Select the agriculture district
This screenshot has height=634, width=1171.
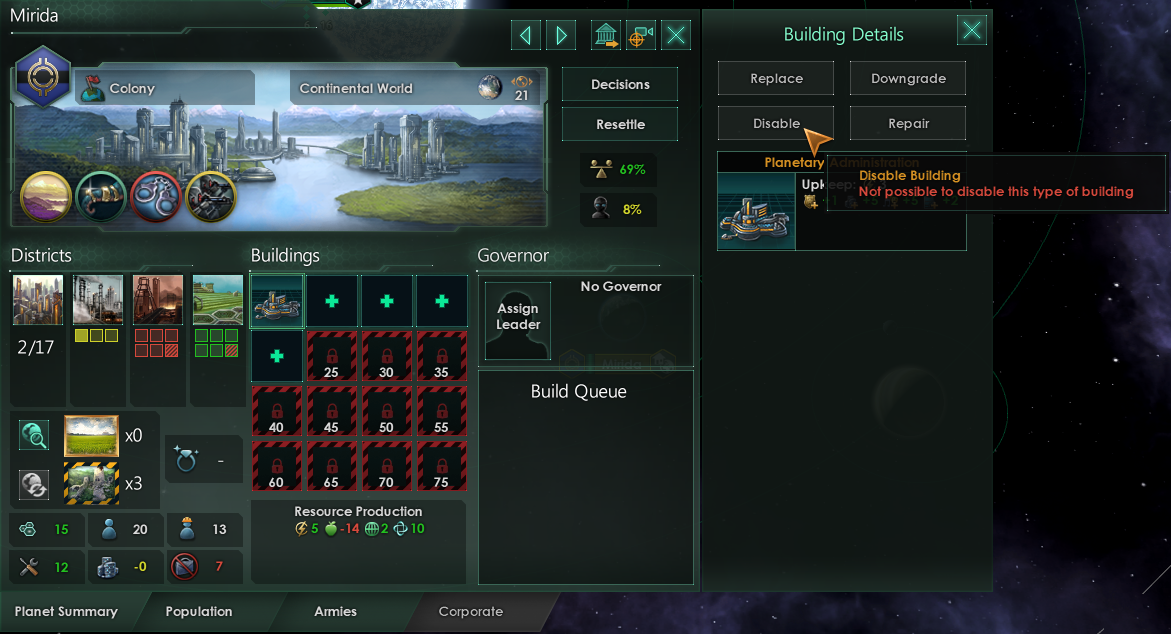pos(217,300)
